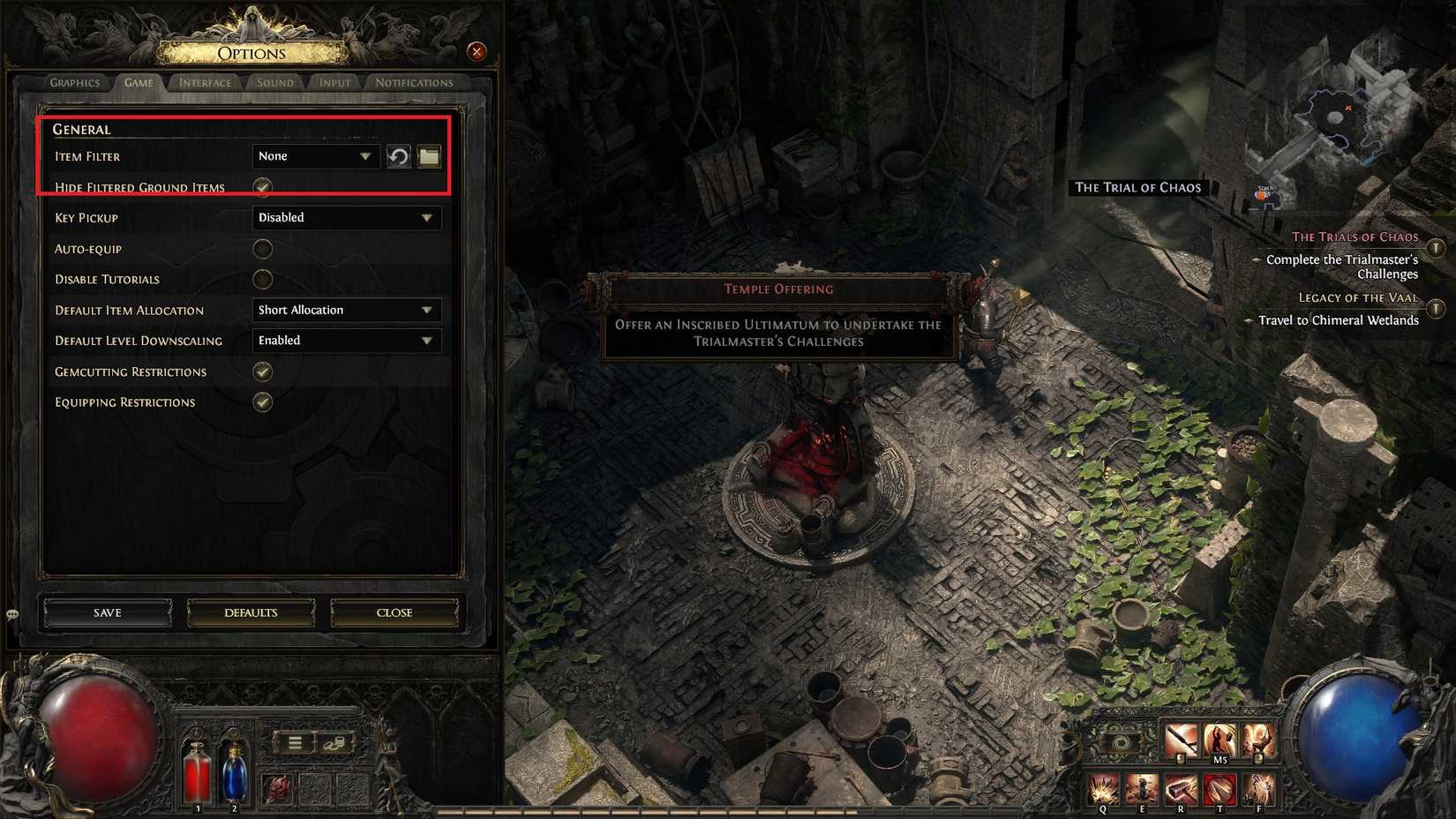Open chat via the speech bubble icon

12,612
